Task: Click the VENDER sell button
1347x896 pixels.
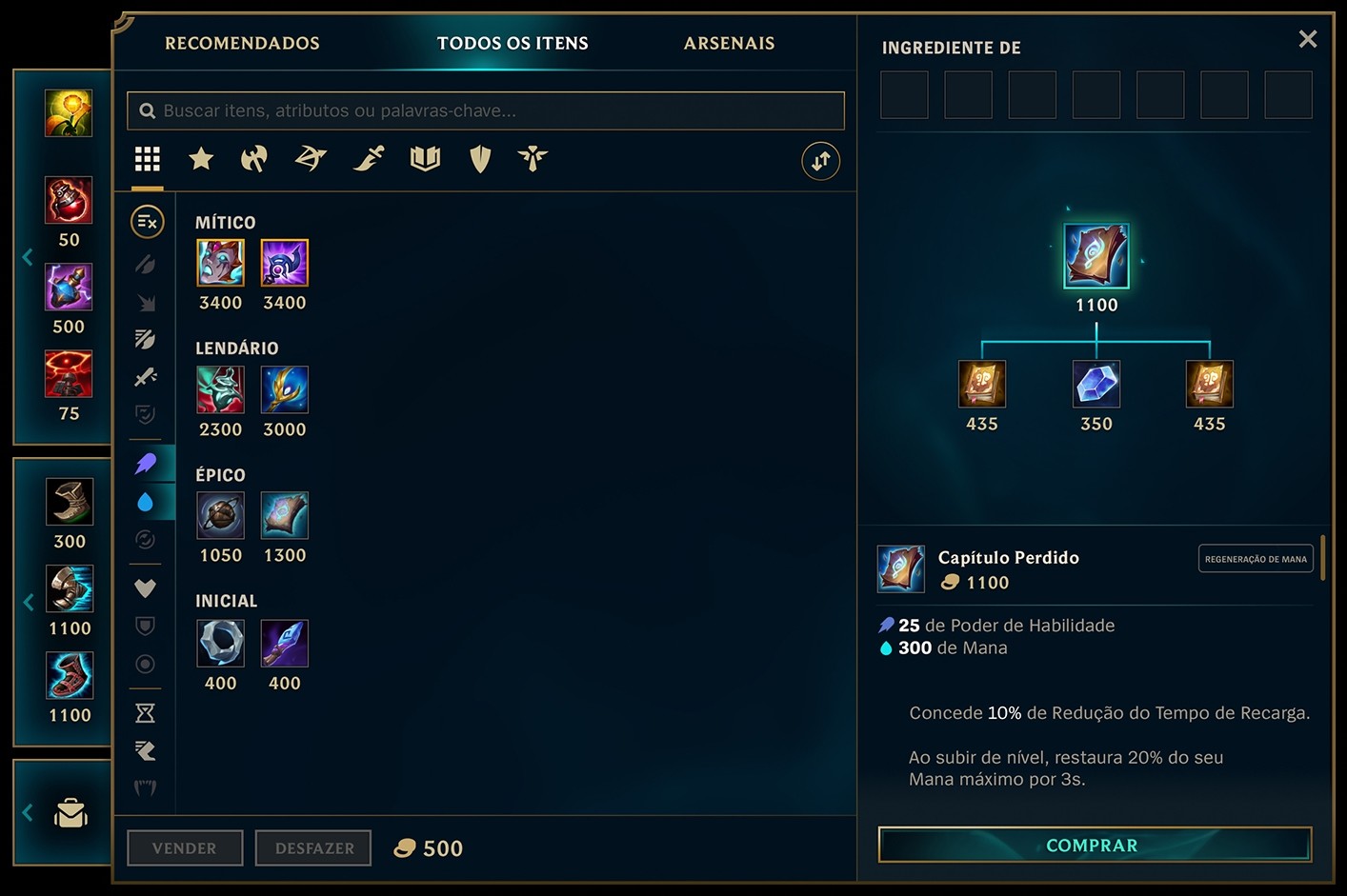Action: 184,847
